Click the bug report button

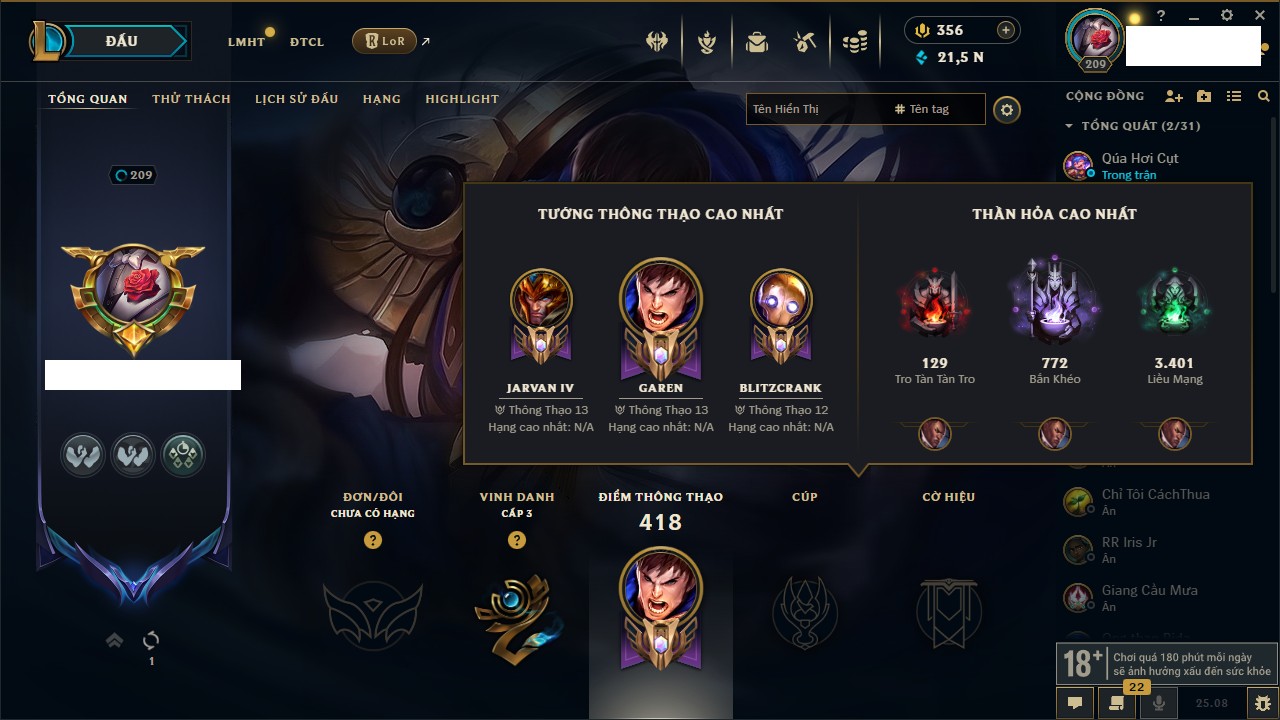point(1262,703)
